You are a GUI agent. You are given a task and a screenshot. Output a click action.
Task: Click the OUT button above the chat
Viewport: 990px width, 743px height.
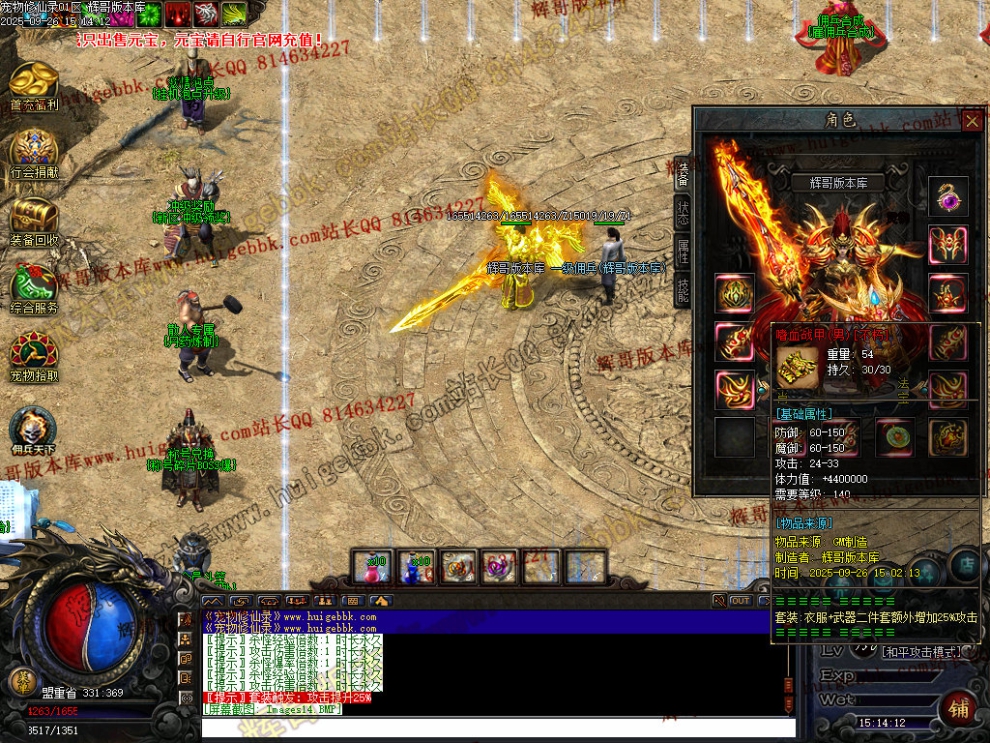pyautogui.click(x=741, y=601)
